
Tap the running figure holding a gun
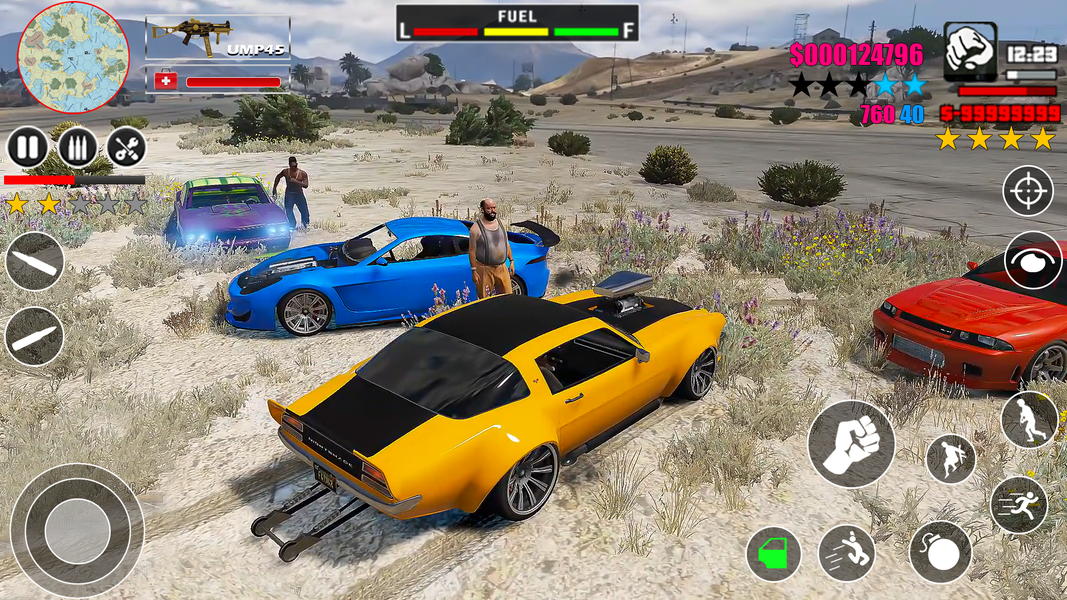click(1029, 420)
